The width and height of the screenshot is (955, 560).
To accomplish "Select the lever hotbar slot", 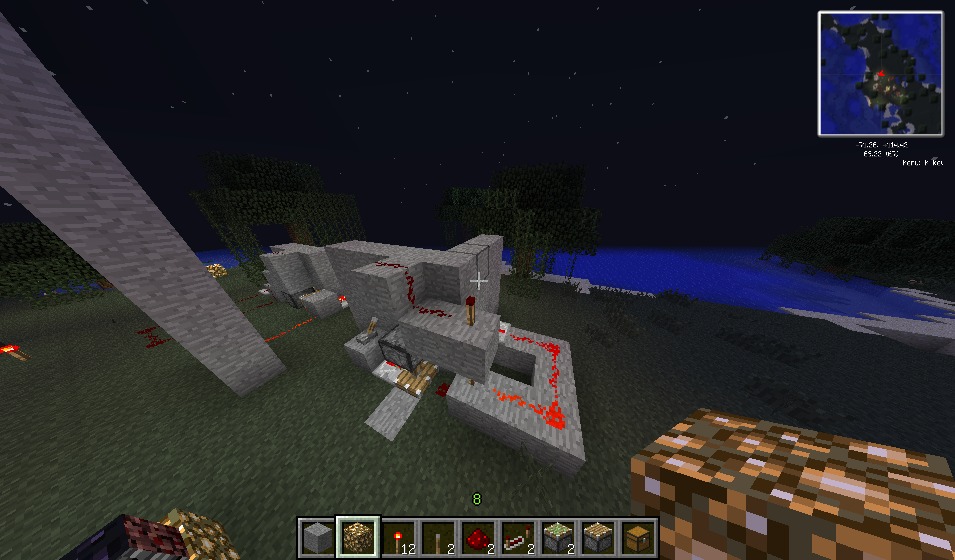I will pyautogui.click(x=438, y=538).
